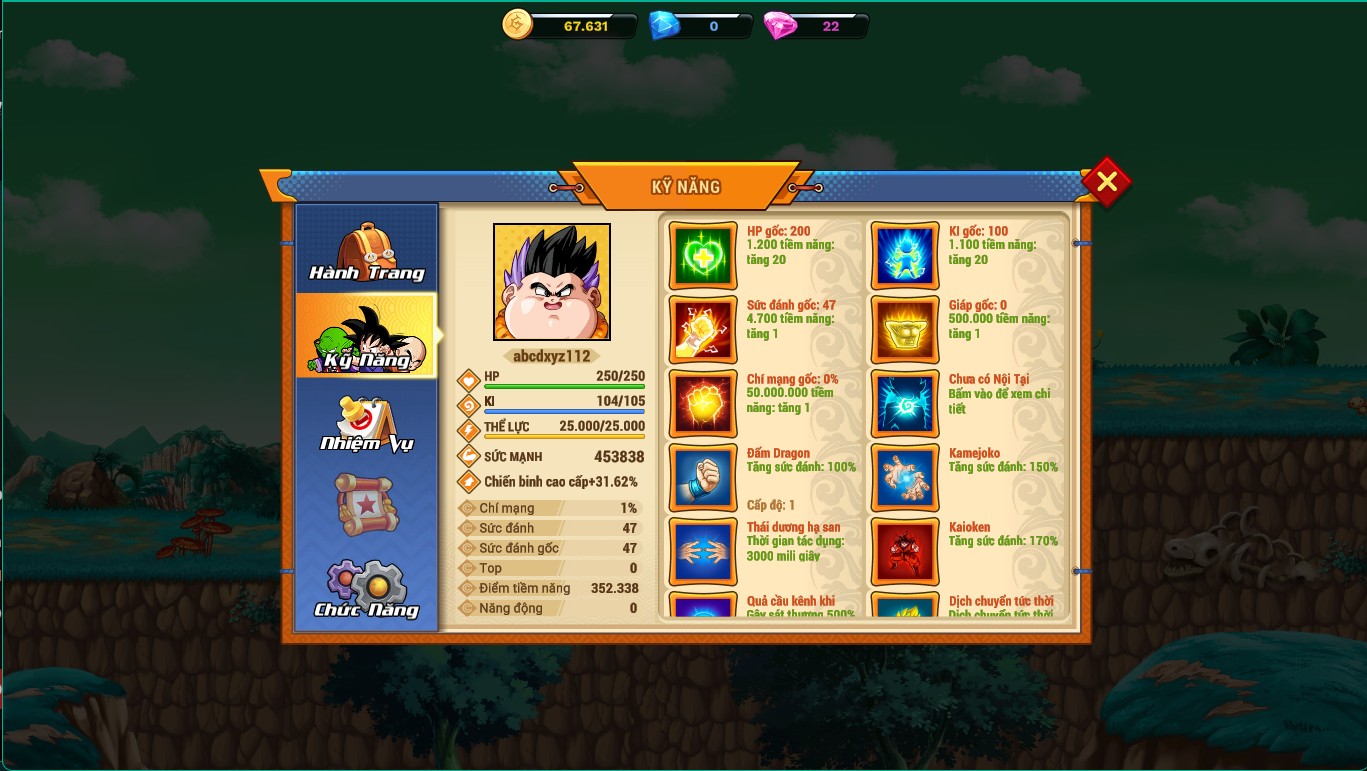Viewport: 1367px width, 771px height.
Task: Select the Kỹ Năng tab
Action: (366, 337)
